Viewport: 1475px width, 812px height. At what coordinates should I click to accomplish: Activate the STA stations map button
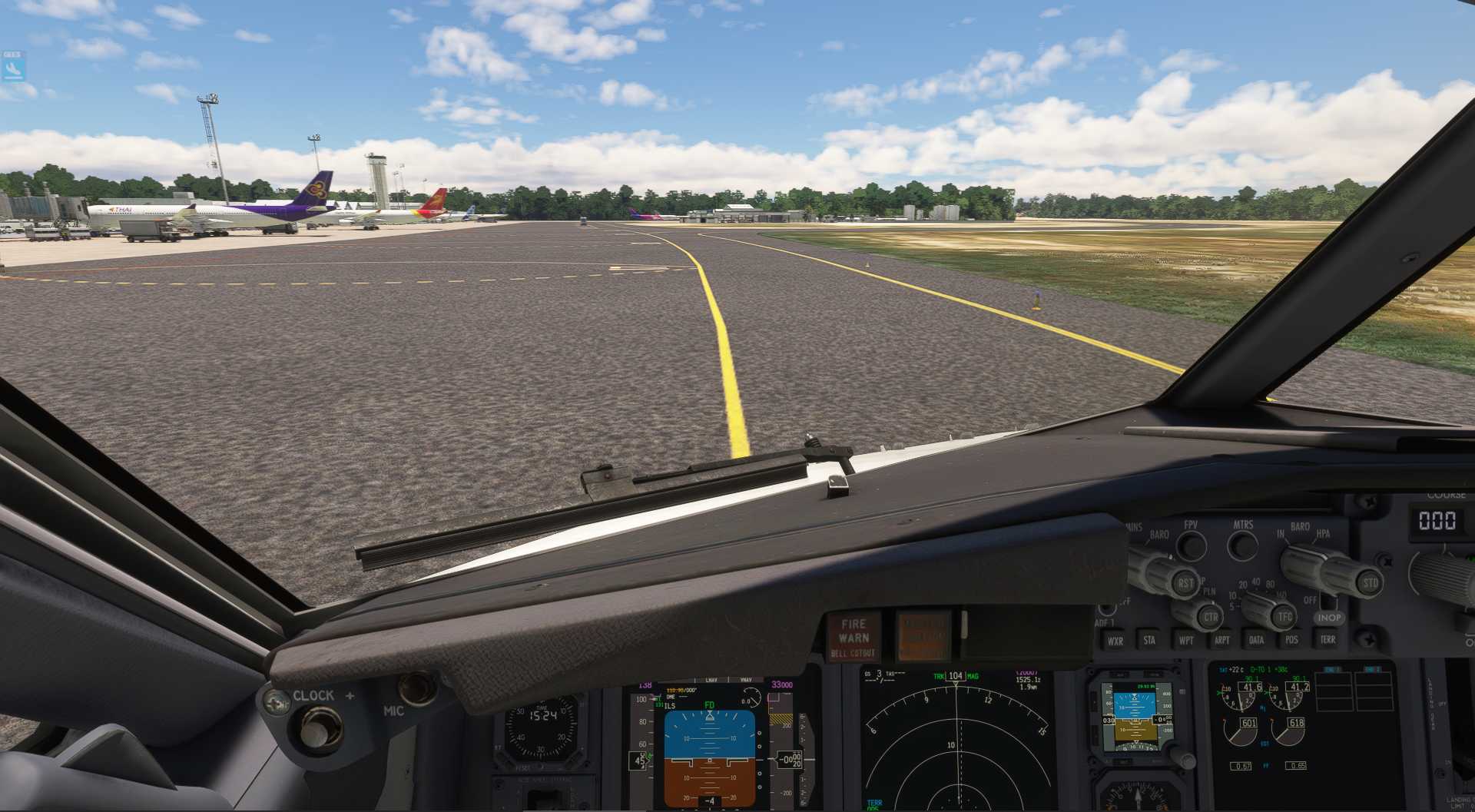(1149, 640)
